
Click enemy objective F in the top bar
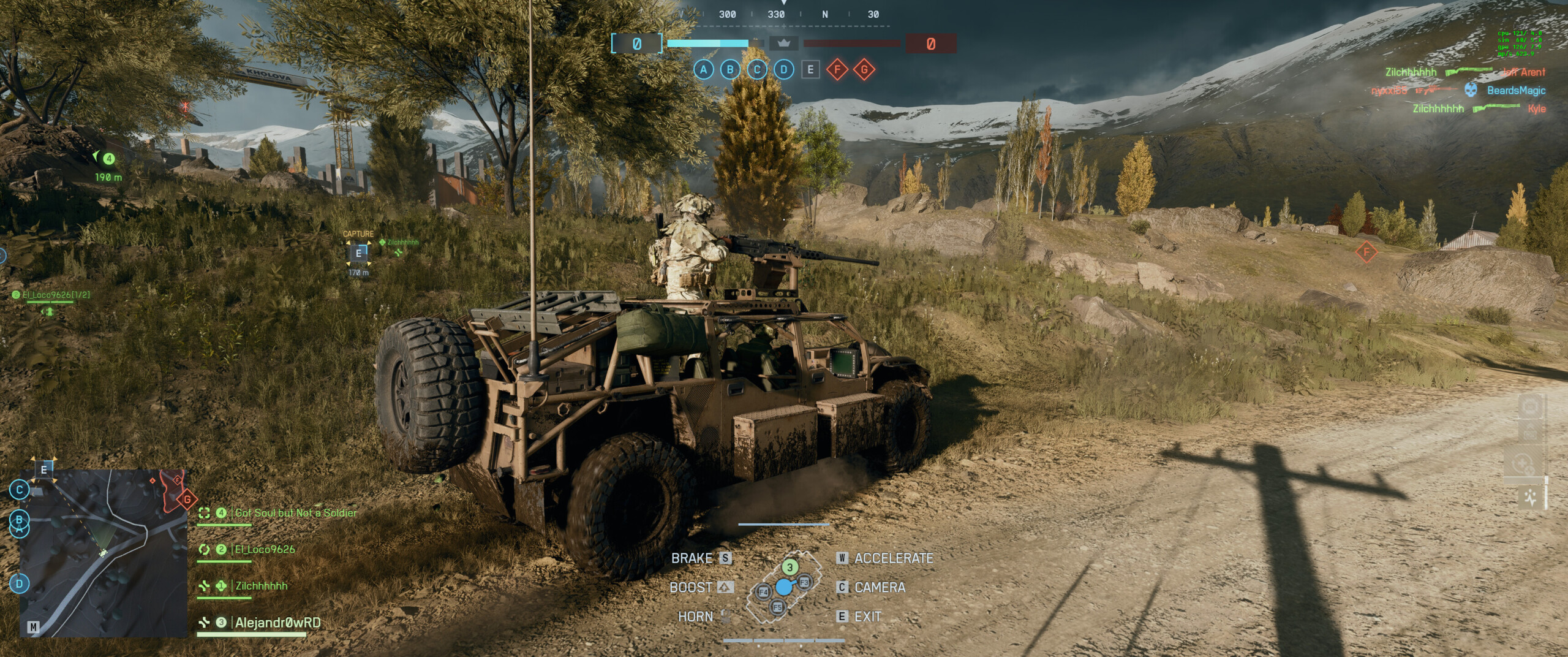(x=837, y=70)
